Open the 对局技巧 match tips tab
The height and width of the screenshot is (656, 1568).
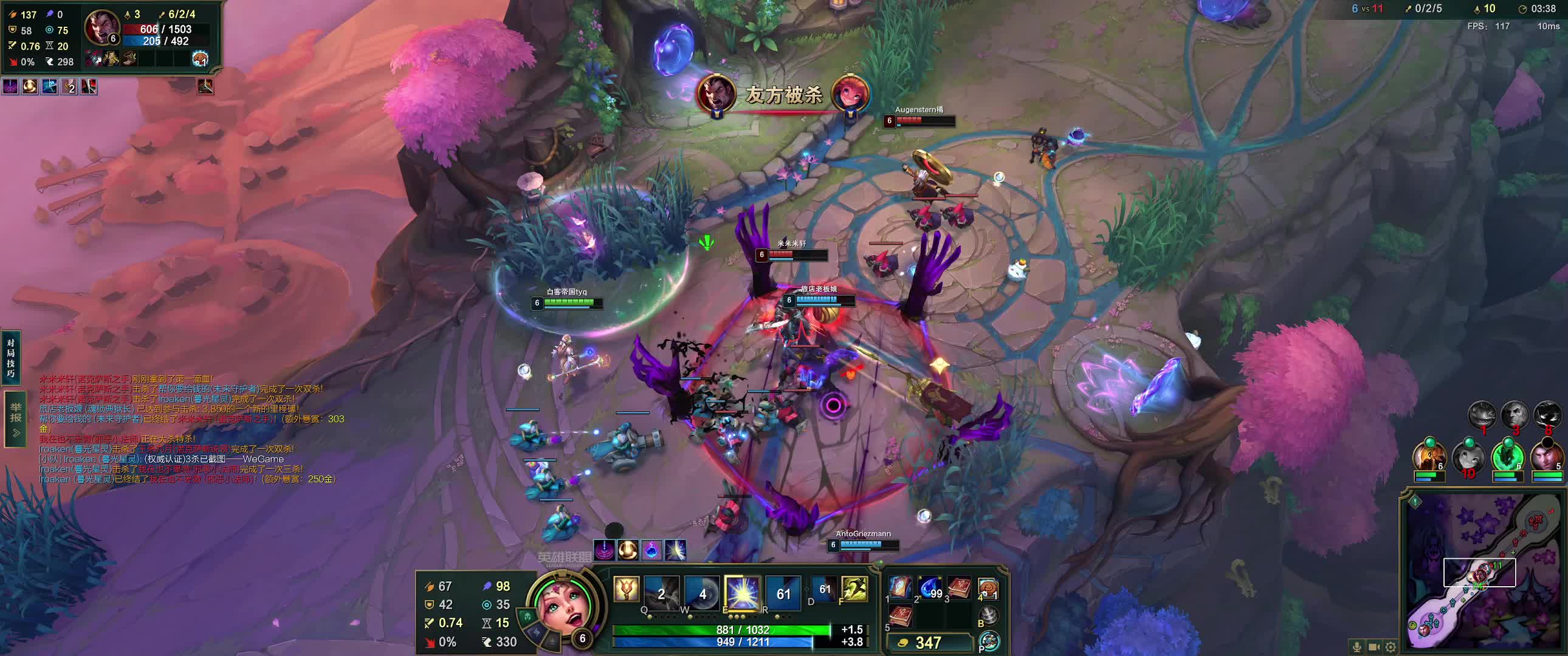point(11,358)
